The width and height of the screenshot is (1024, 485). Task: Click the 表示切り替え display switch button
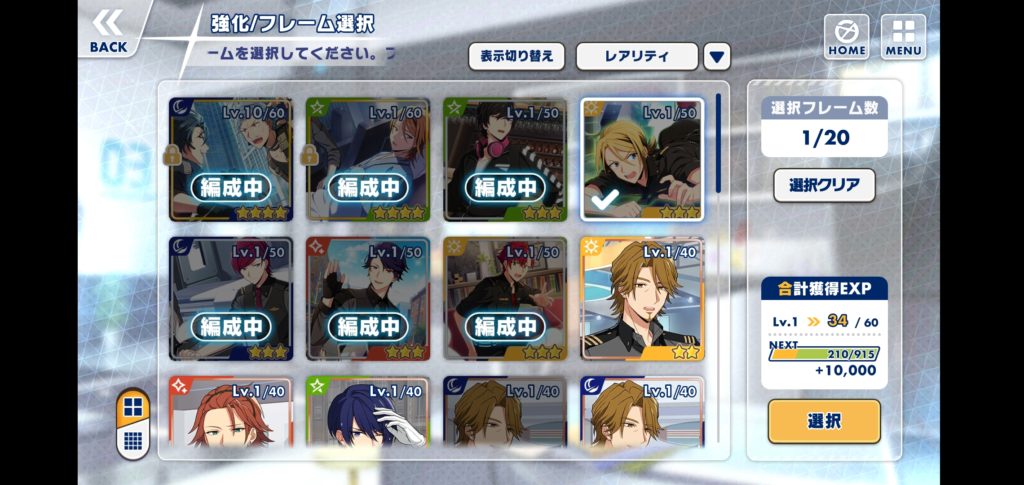click(516, 56)
